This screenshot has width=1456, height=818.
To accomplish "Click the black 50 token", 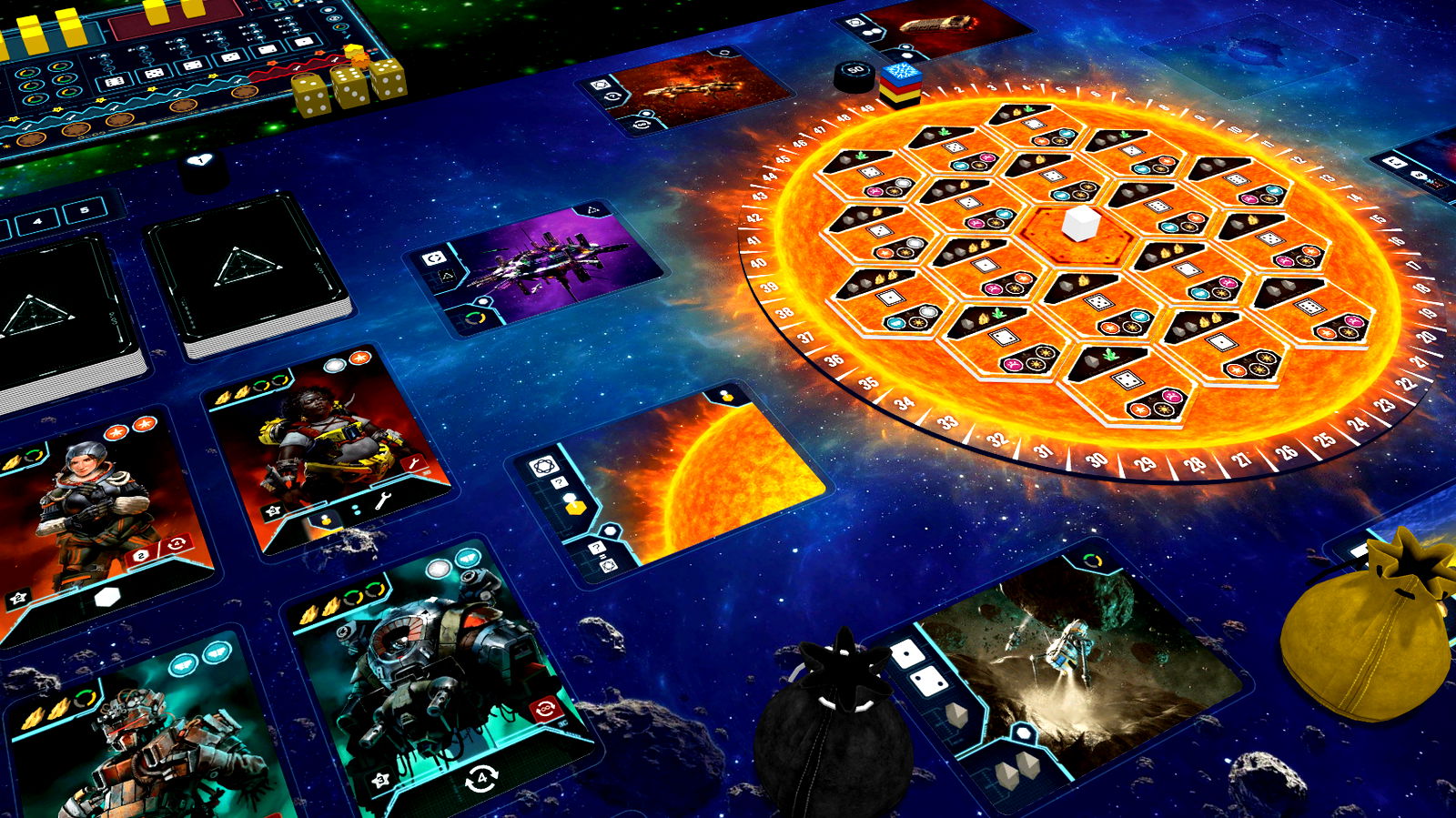I will 854,76.
